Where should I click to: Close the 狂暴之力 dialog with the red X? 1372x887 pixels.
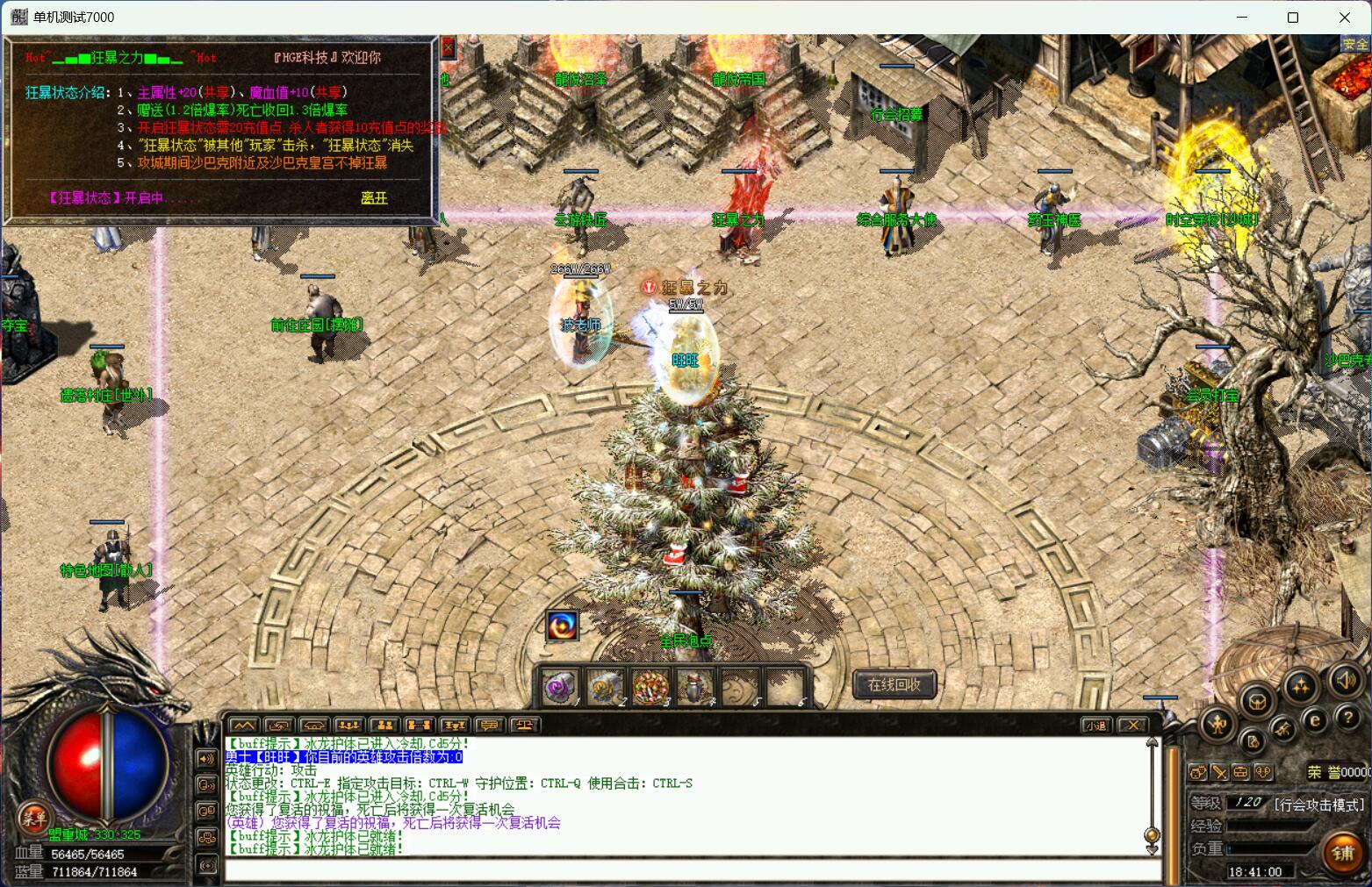tap(448, 48)
